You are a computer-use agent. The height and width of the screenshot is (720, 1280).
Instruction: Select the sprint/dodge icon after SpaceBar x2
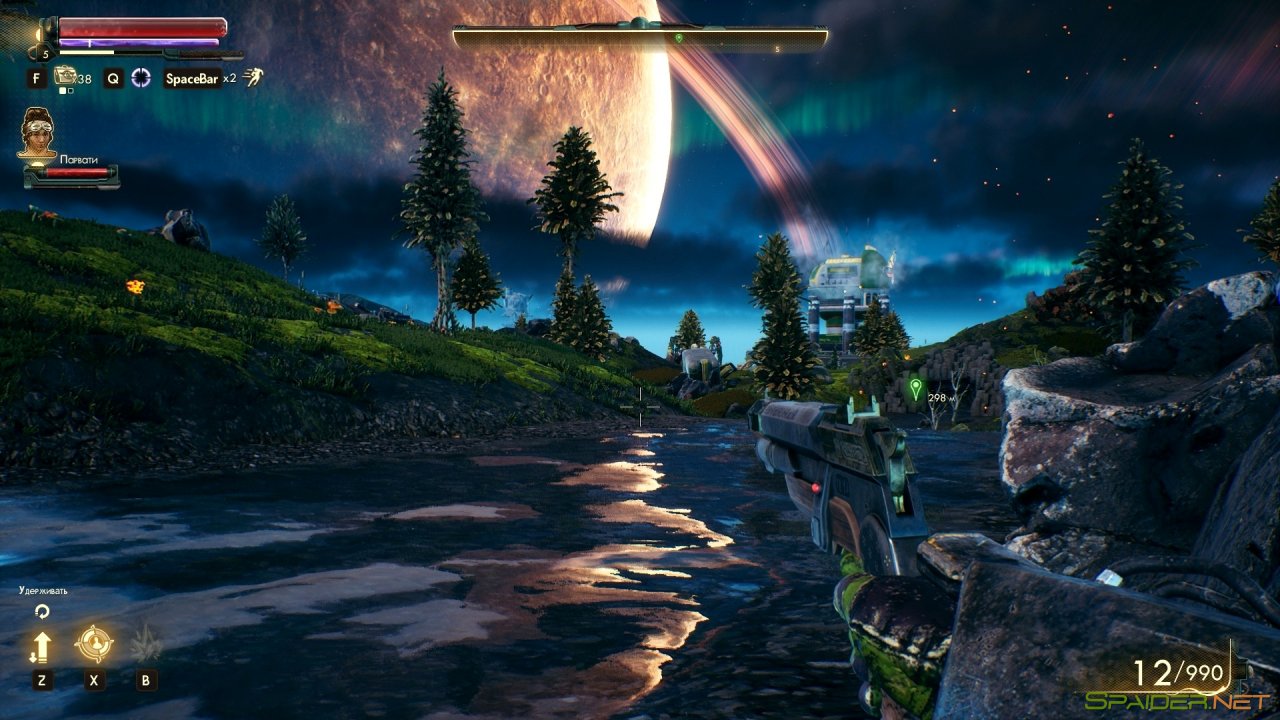point(253,77)
